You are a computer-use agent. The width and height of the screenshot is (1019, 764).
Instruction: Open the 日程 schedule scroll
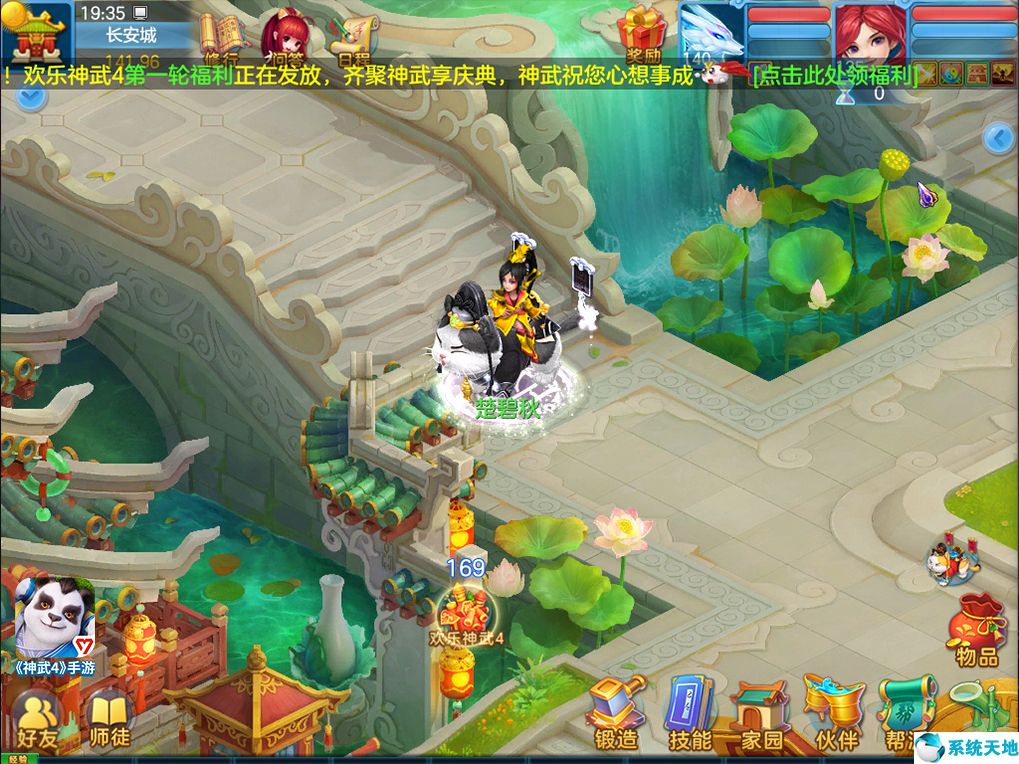[356, 40]
